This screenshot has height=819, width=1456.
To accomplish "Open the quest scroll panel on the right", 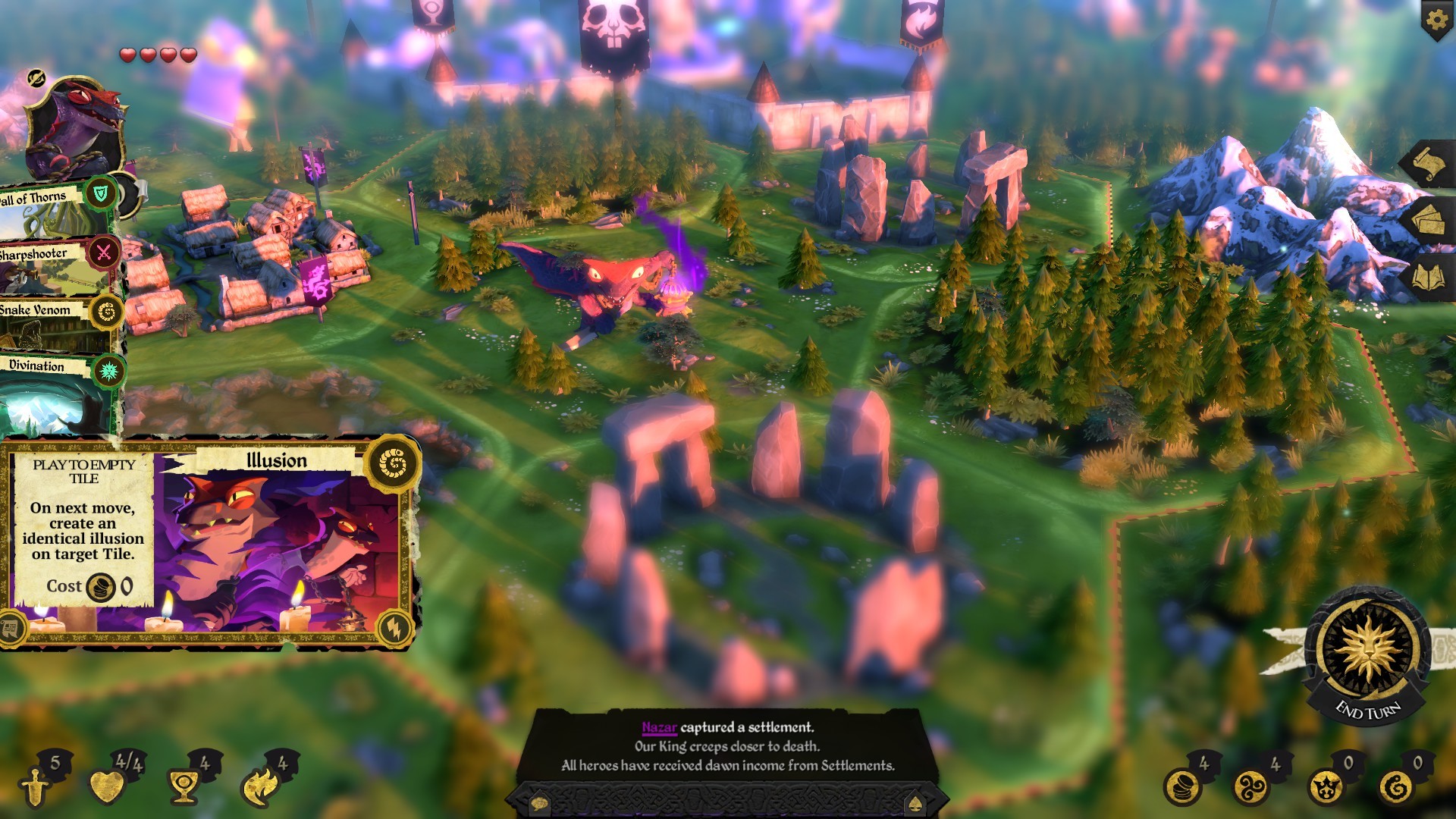I will 1430,162.
